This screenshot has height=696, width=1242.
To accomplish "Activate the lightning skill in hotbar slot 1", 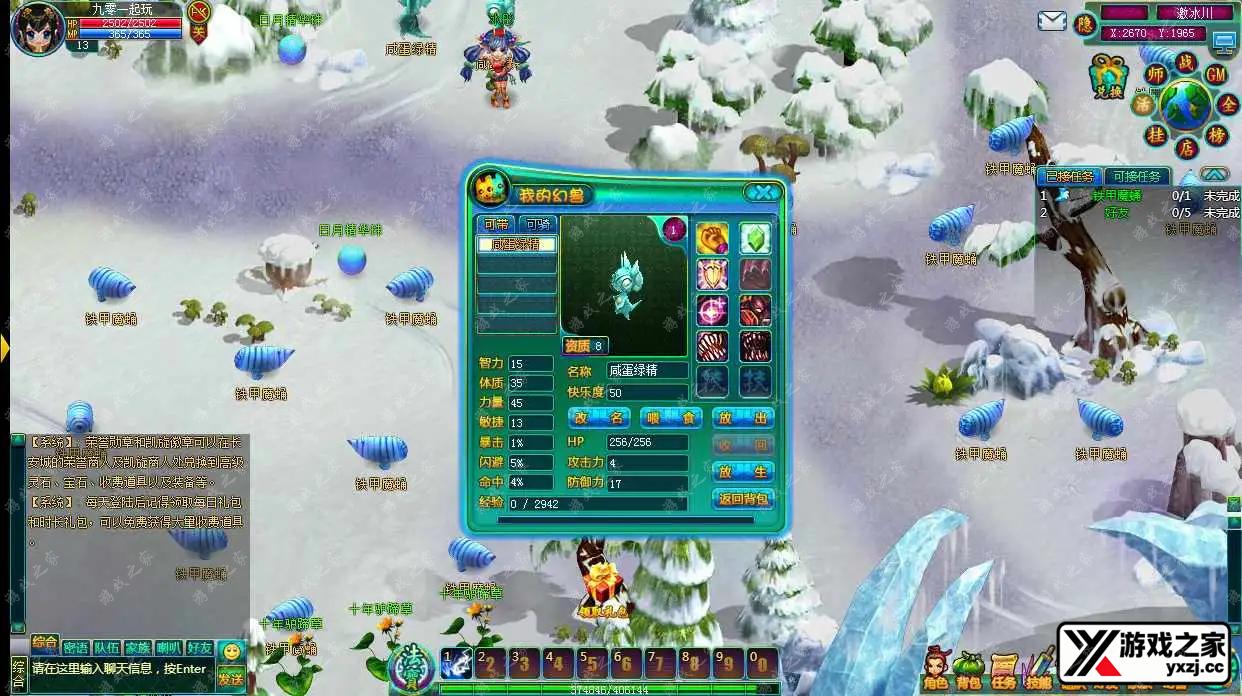I will [457, 663].
